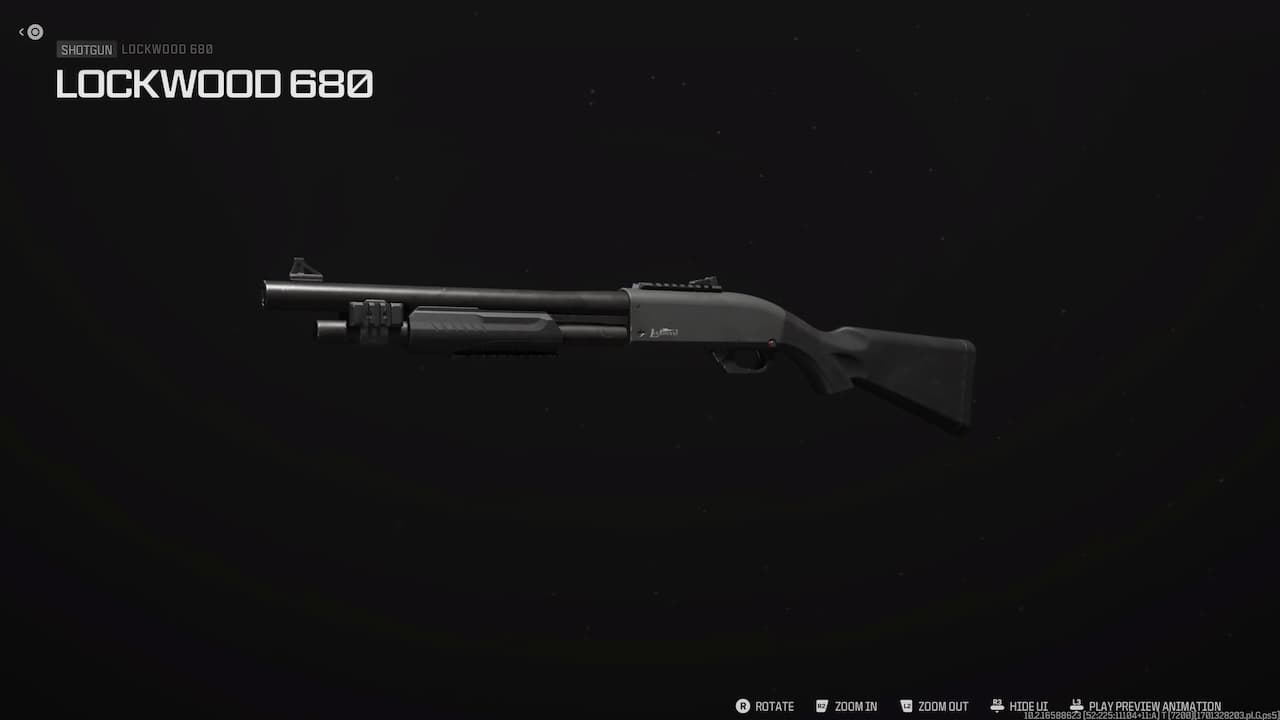Click the LOCKWOOD 680 title heading
1280x720 pixels.
coord(214,85)
